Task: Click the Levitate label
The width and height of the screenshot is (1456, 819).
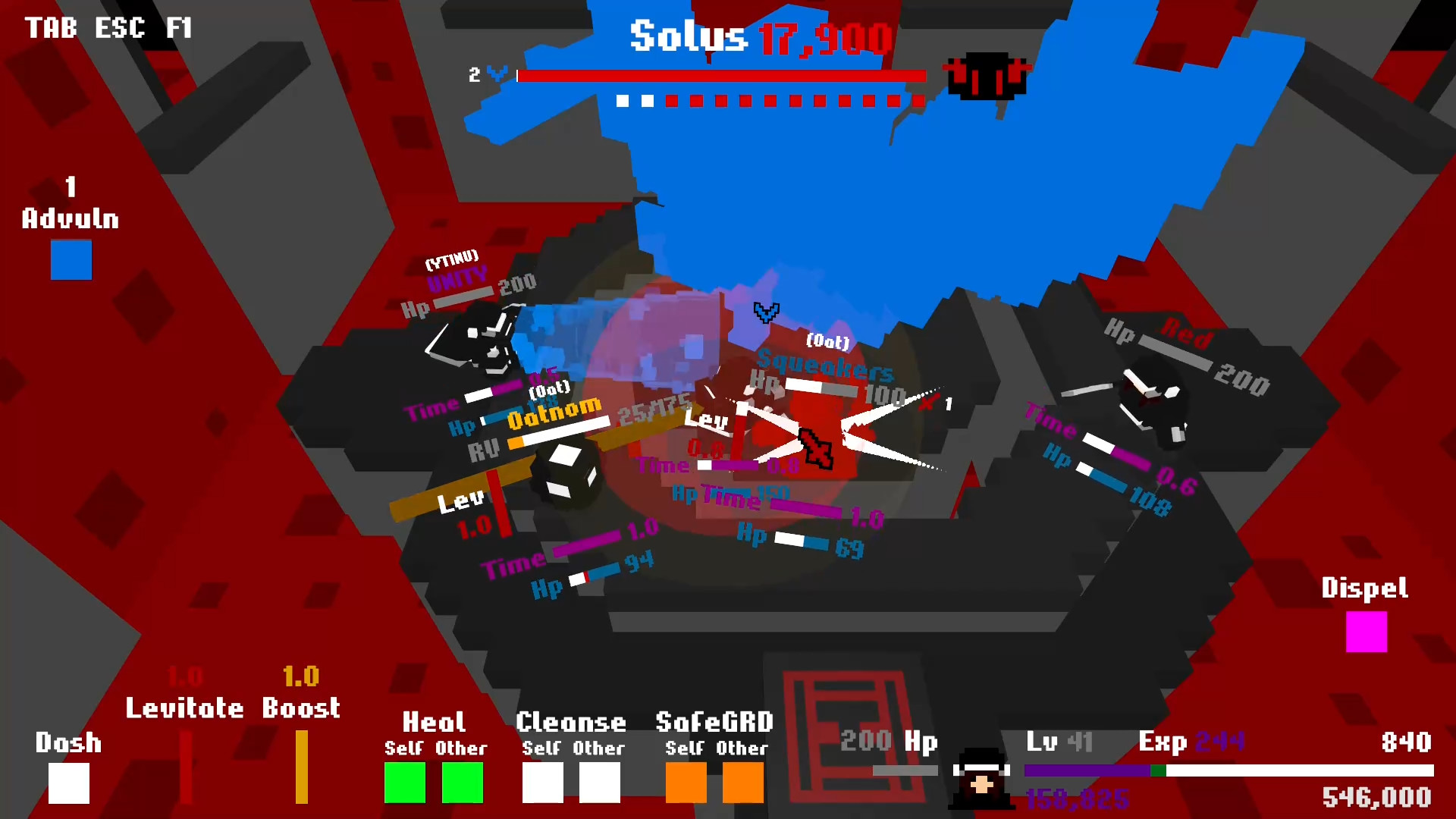Action: coord(184,708)
